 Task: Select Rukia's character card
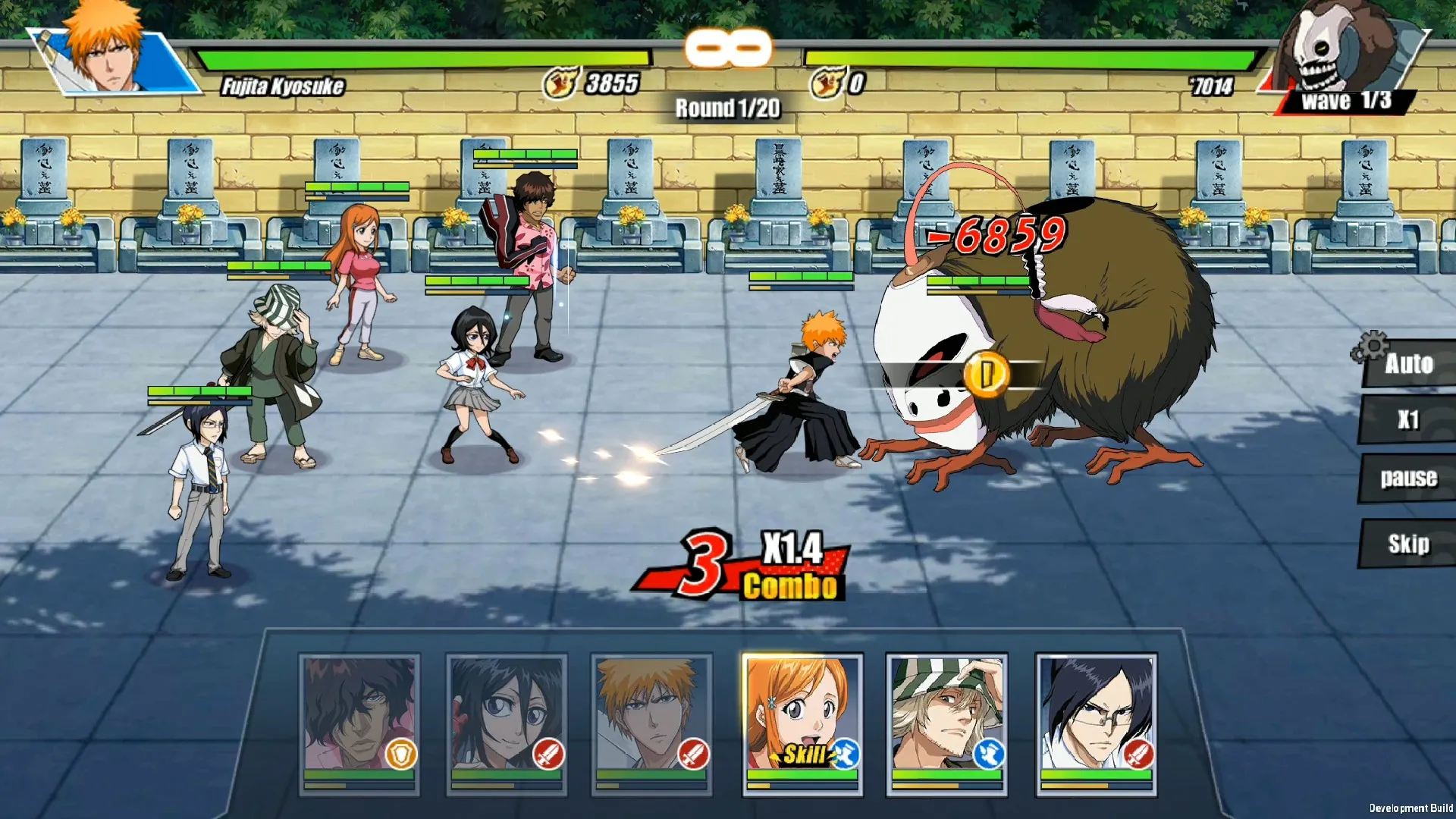pyautogui.click(x=507, y=723)
